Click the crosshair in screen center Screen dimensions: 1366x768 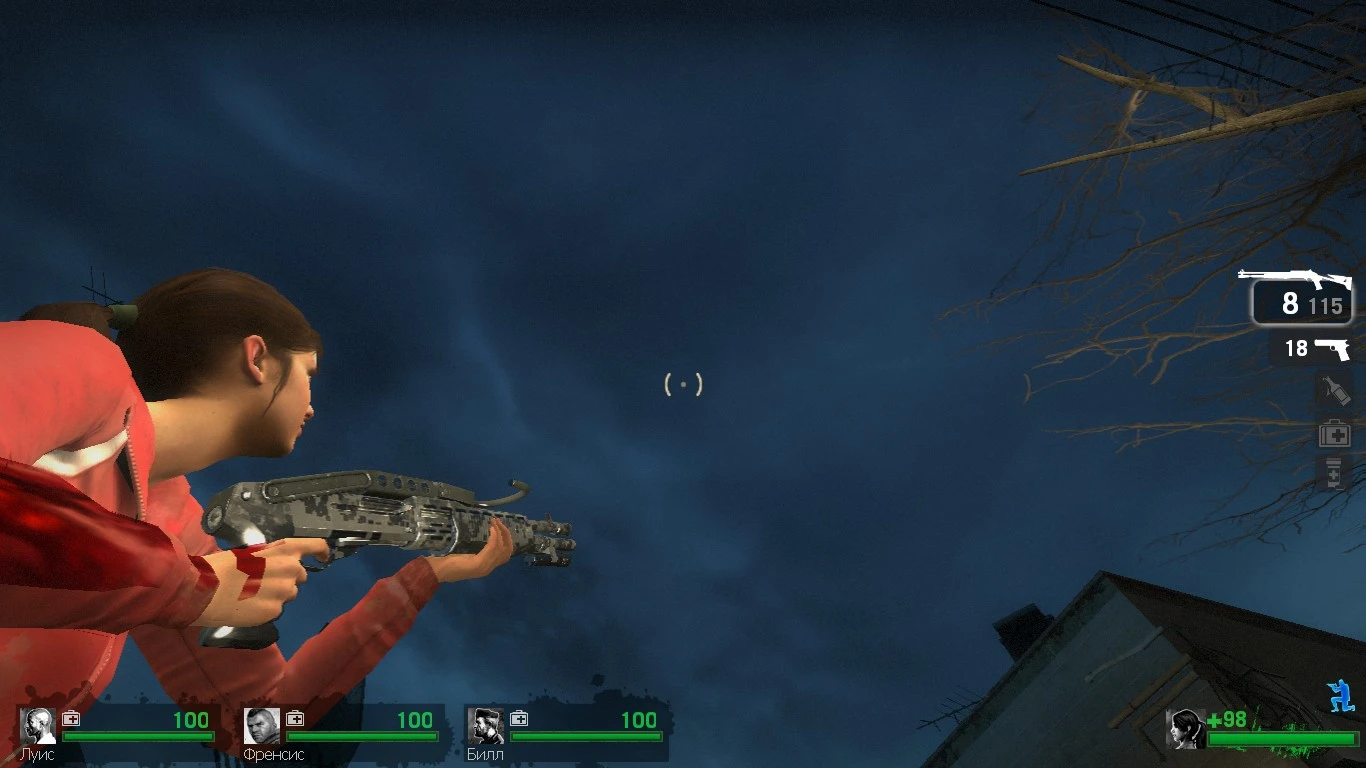pos(683,384)
